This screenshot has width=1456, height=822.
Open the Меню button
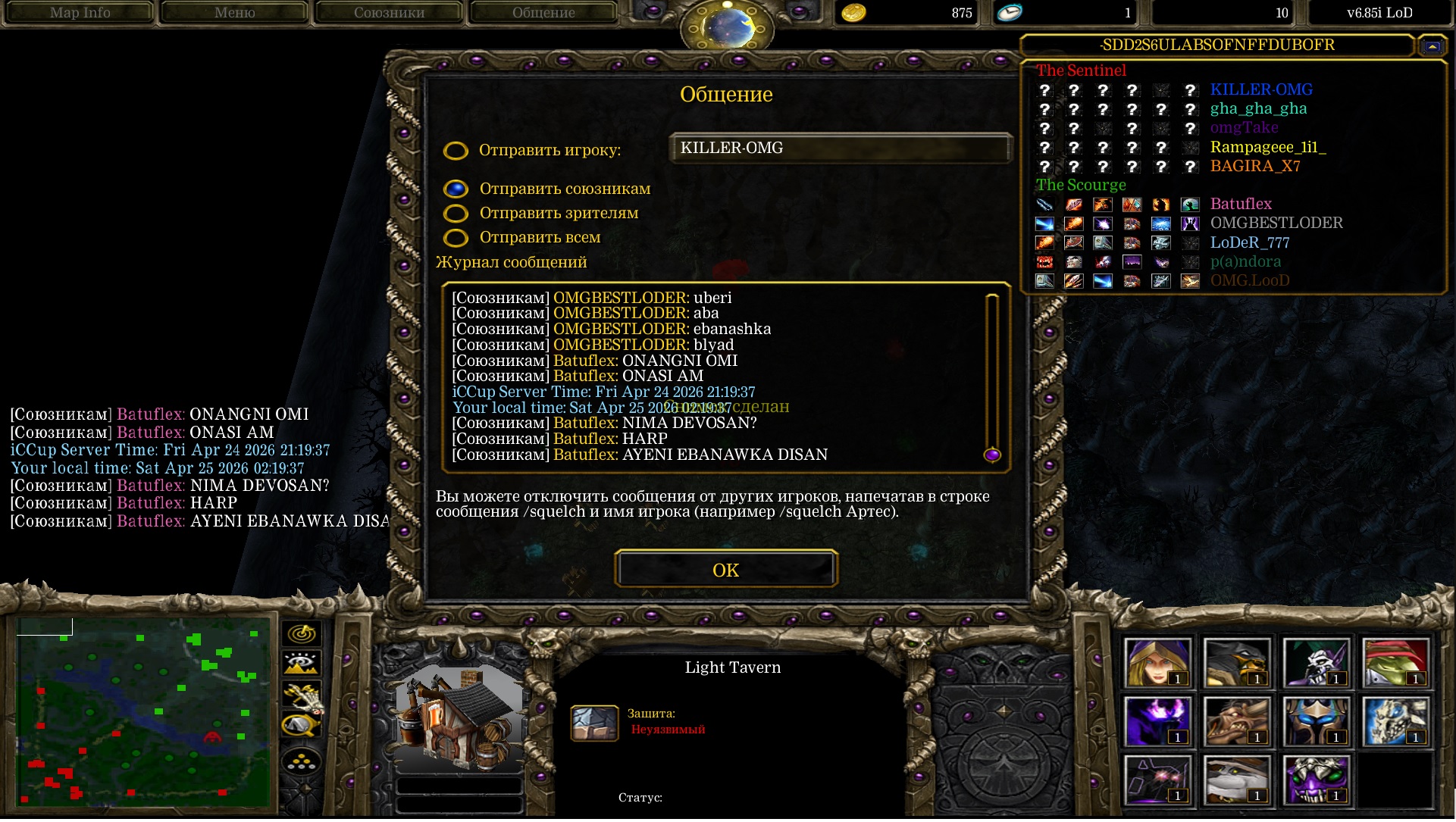coord(234,13)
